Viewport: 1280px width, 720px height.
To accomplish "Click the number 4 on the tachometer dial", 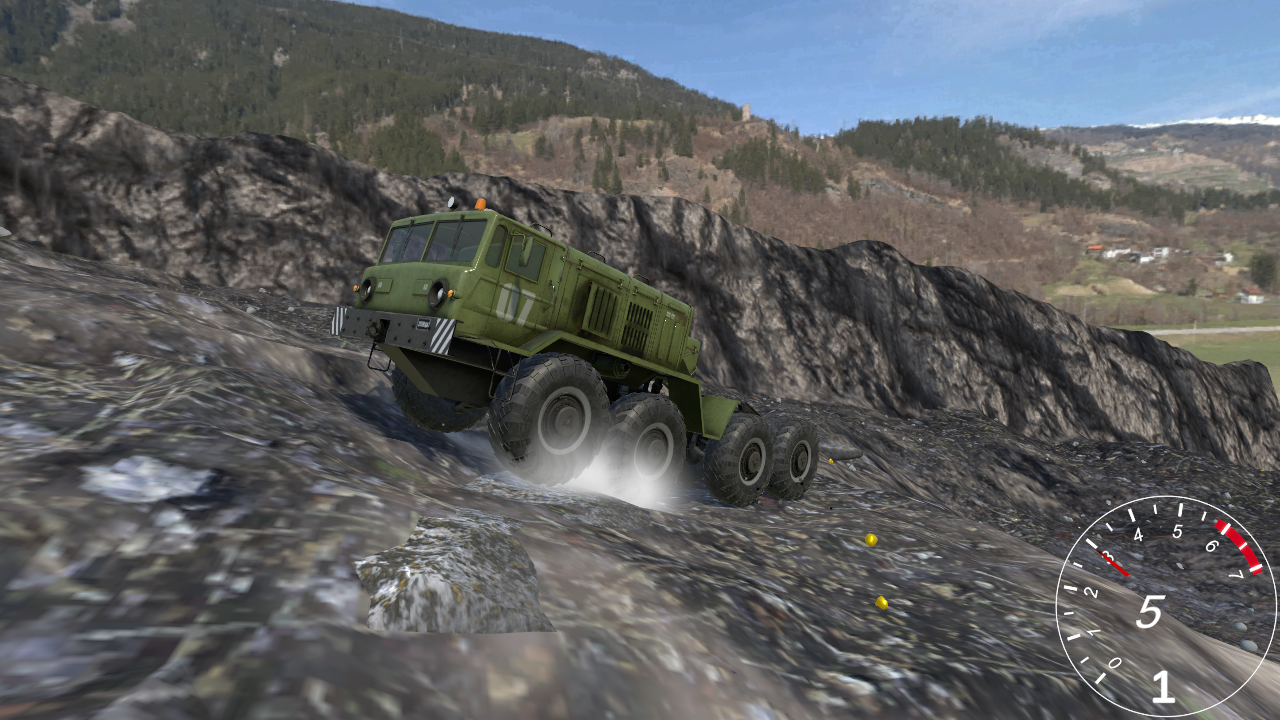I will [x=1138, y=536].
